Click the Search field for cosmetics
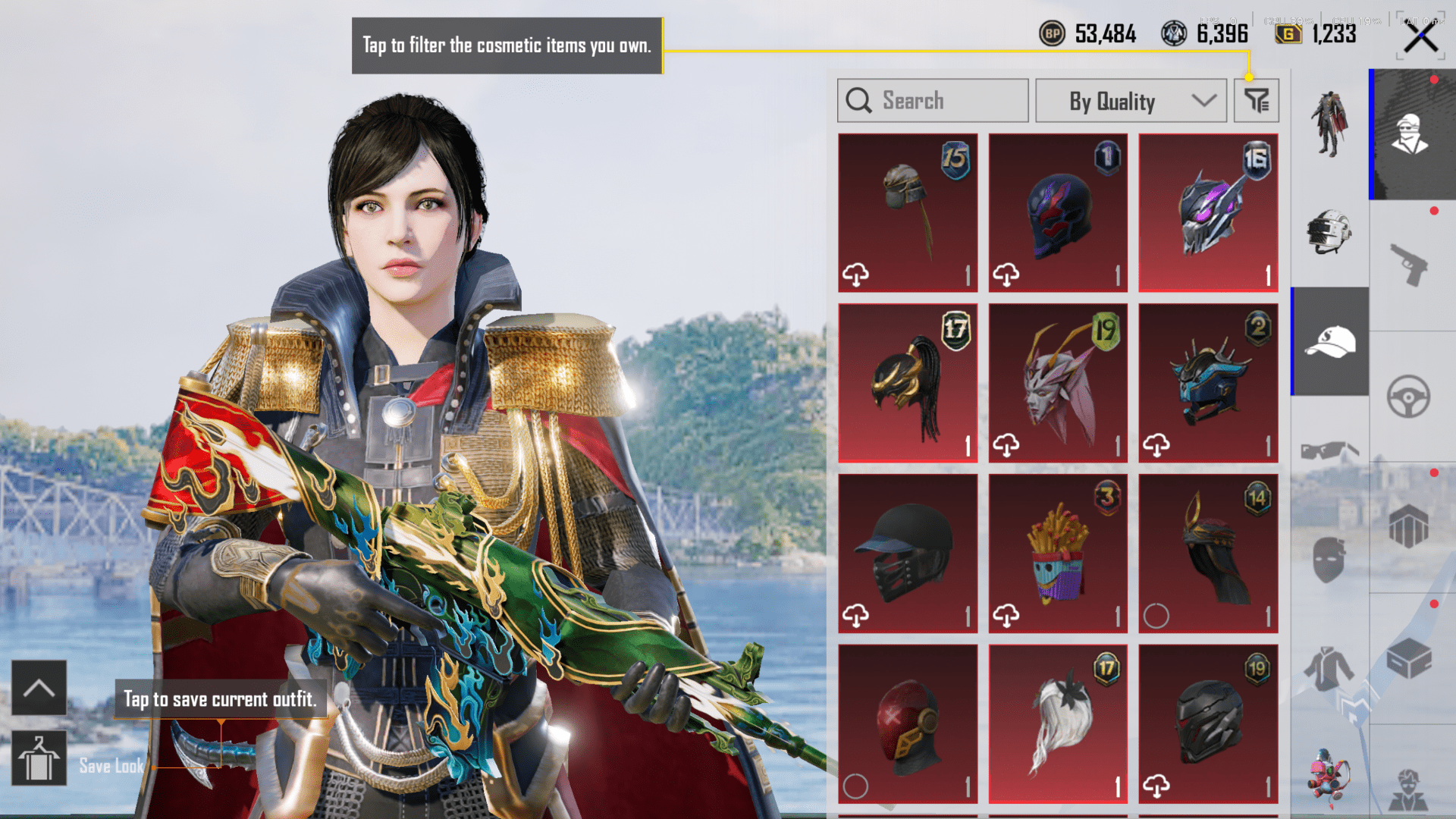1456x819 pixels. (933, 101)
